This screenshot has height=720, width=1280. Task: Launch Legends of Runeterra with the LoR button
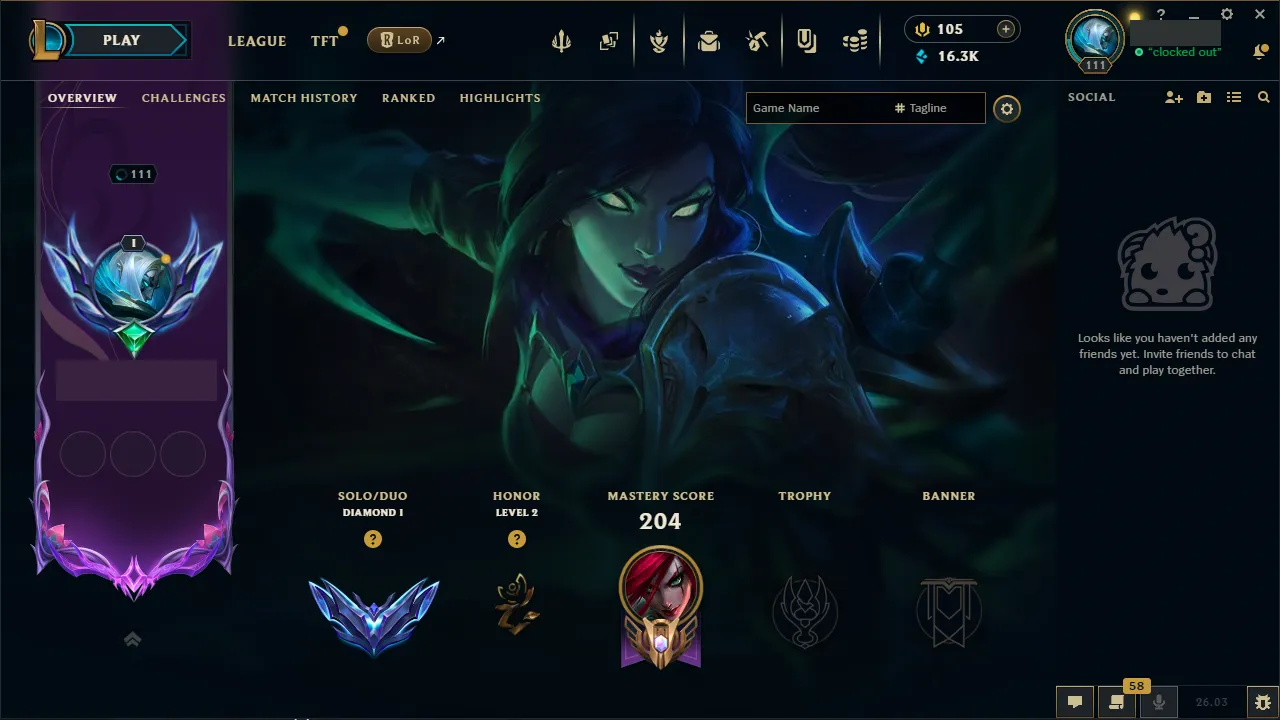(399, 40)
